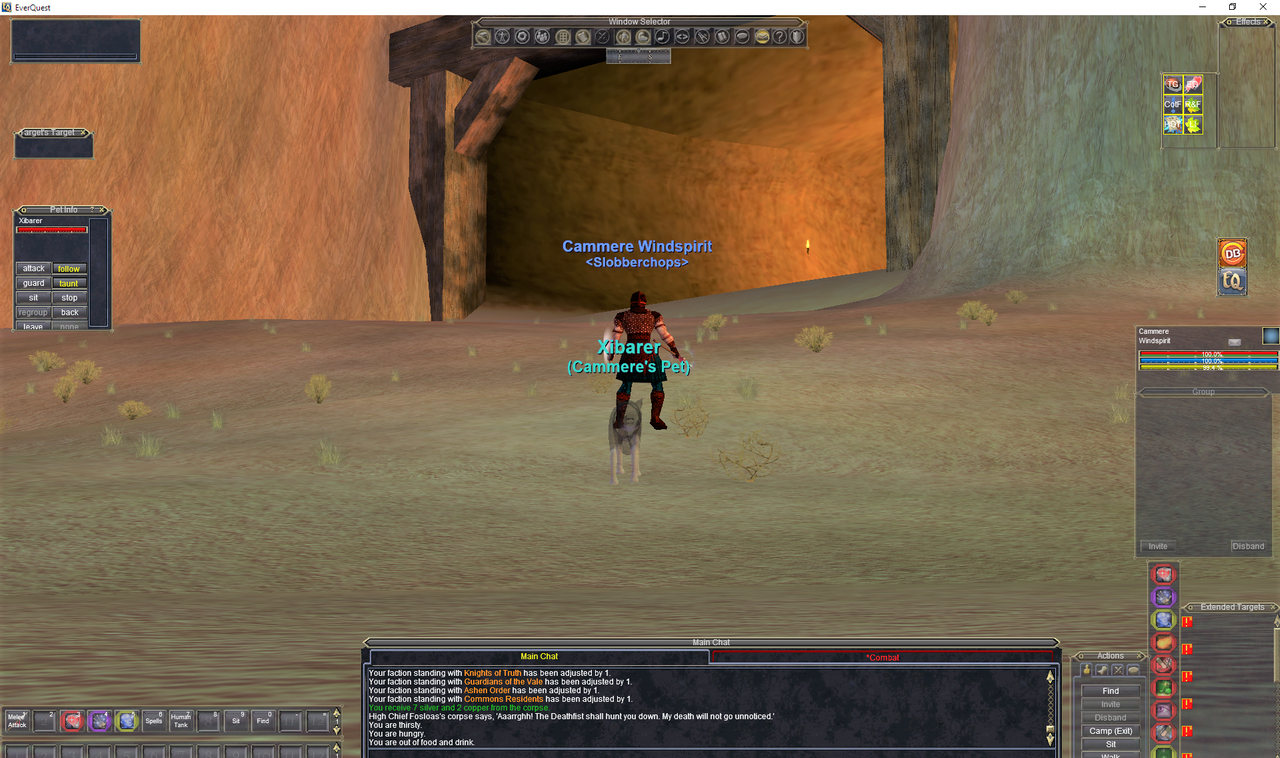Screen dimensions: 1280x758
Task: Click the help question mark in Window Selector
Action: coord(779,37)
